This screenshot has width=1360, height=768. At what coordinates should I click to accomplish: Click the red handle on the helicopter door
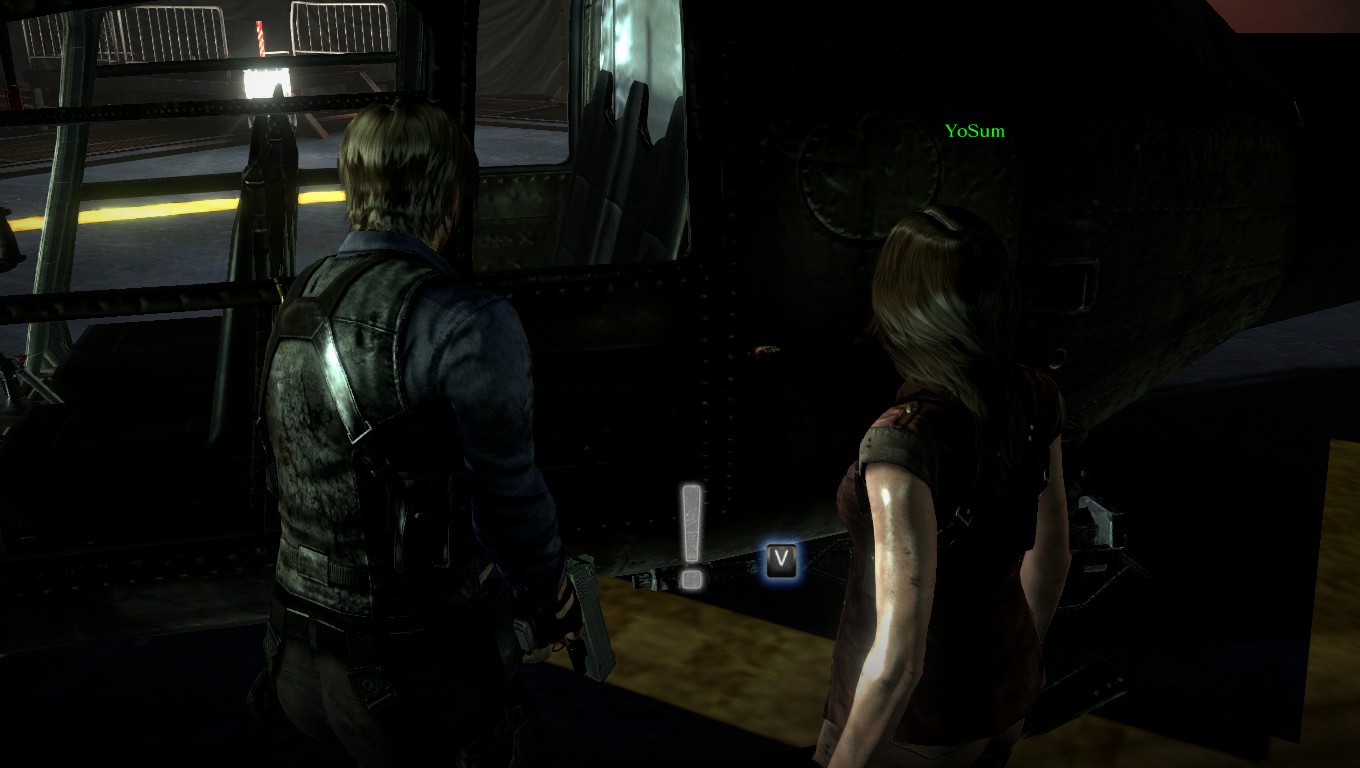(760, 349)
